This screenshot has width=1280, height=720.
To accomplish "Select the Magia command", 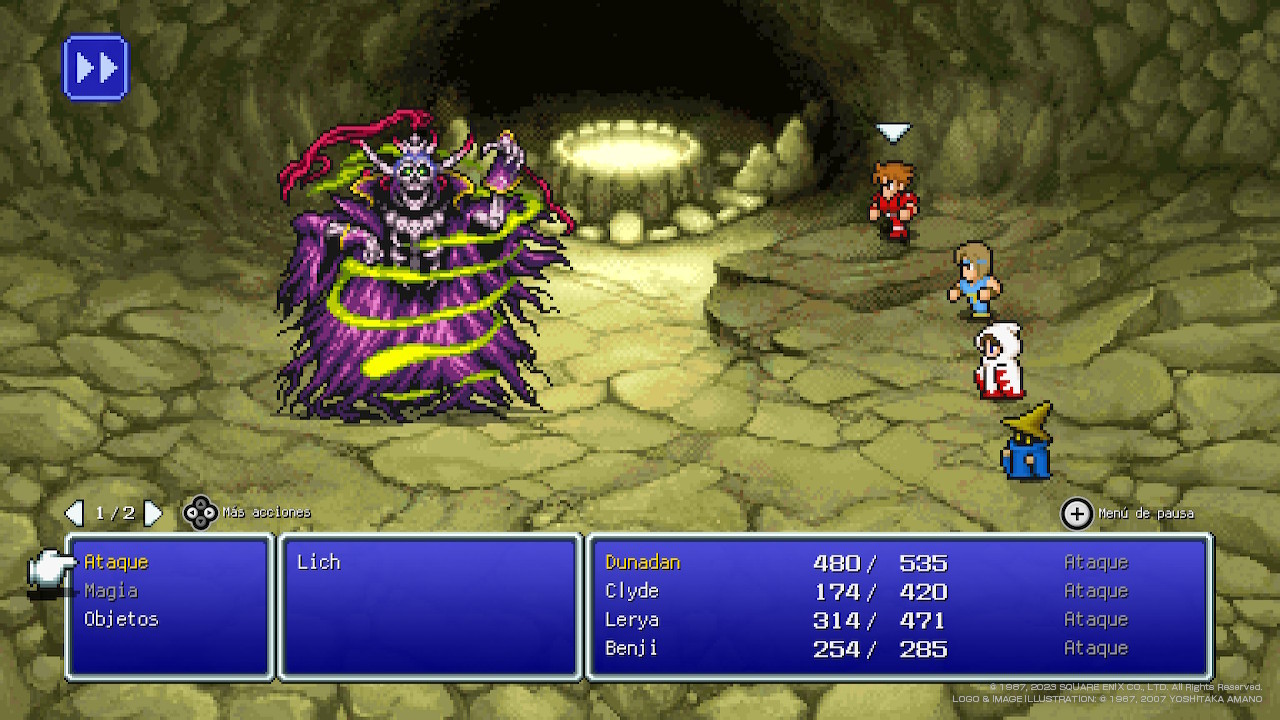I will pyautogui.click(x=111, y=591).
